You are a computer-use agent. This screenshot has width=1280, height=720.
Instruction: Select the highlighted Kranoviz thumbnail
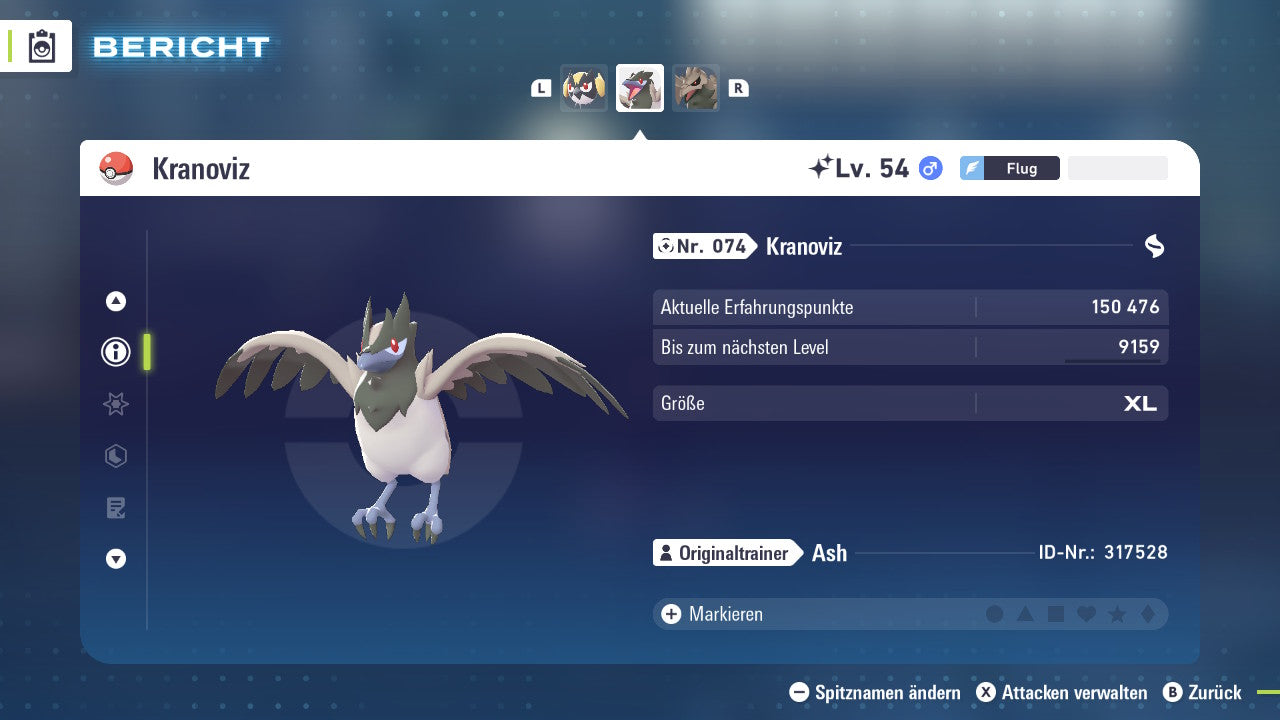(x=640, y=88)
